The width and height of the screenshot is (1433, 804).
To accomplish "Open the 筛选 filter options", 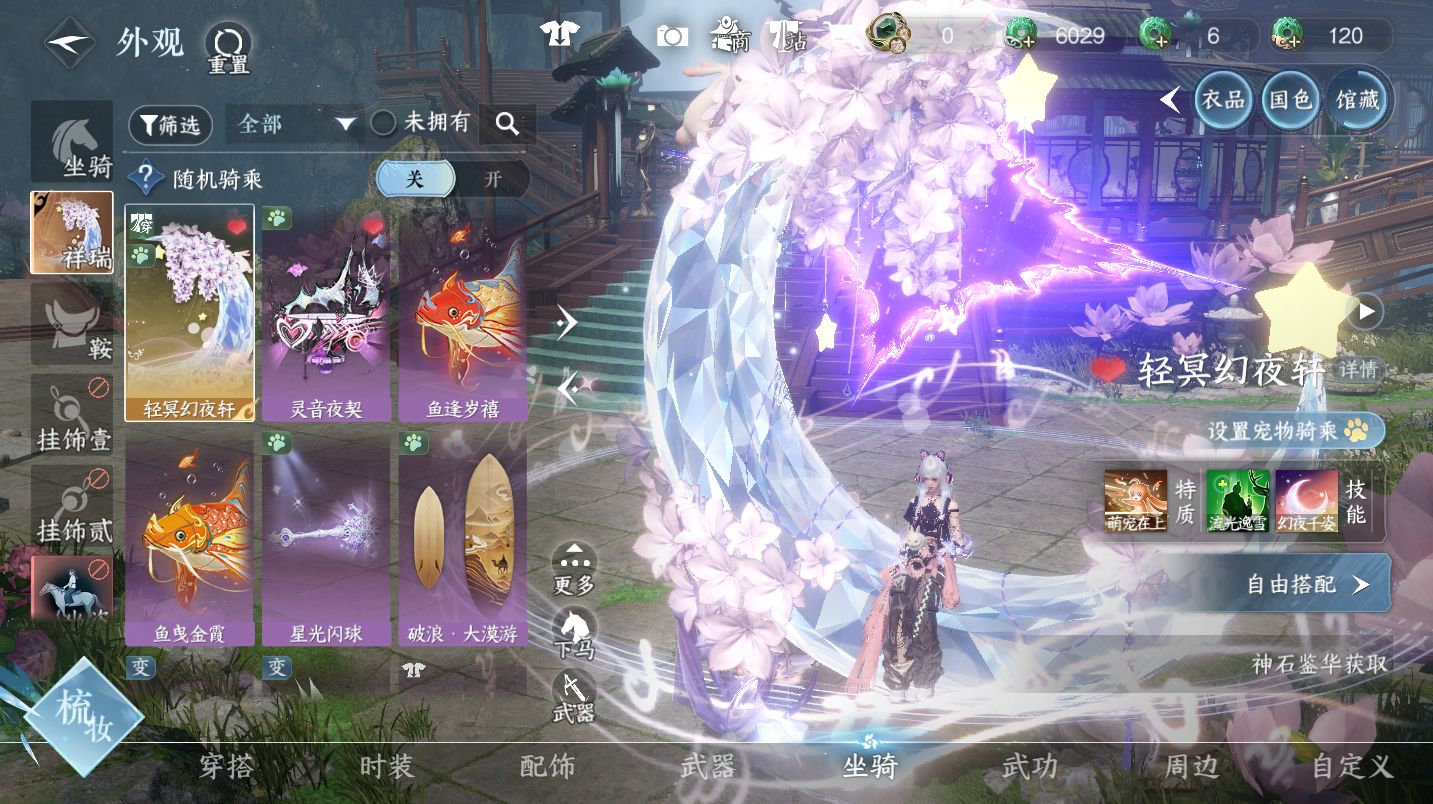I will click(170, 124).
